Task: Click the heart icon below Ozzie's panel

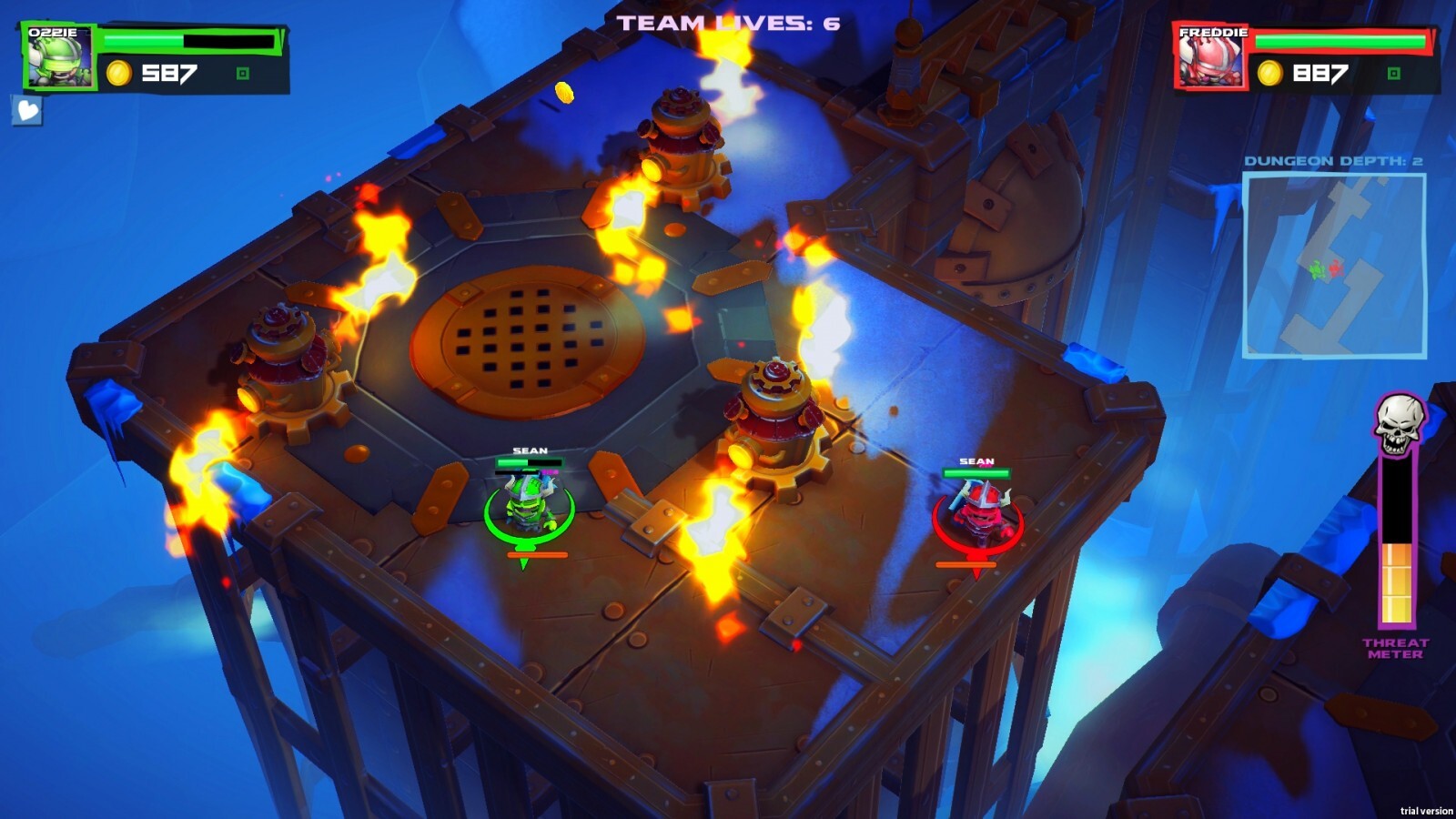Action: 27,112
